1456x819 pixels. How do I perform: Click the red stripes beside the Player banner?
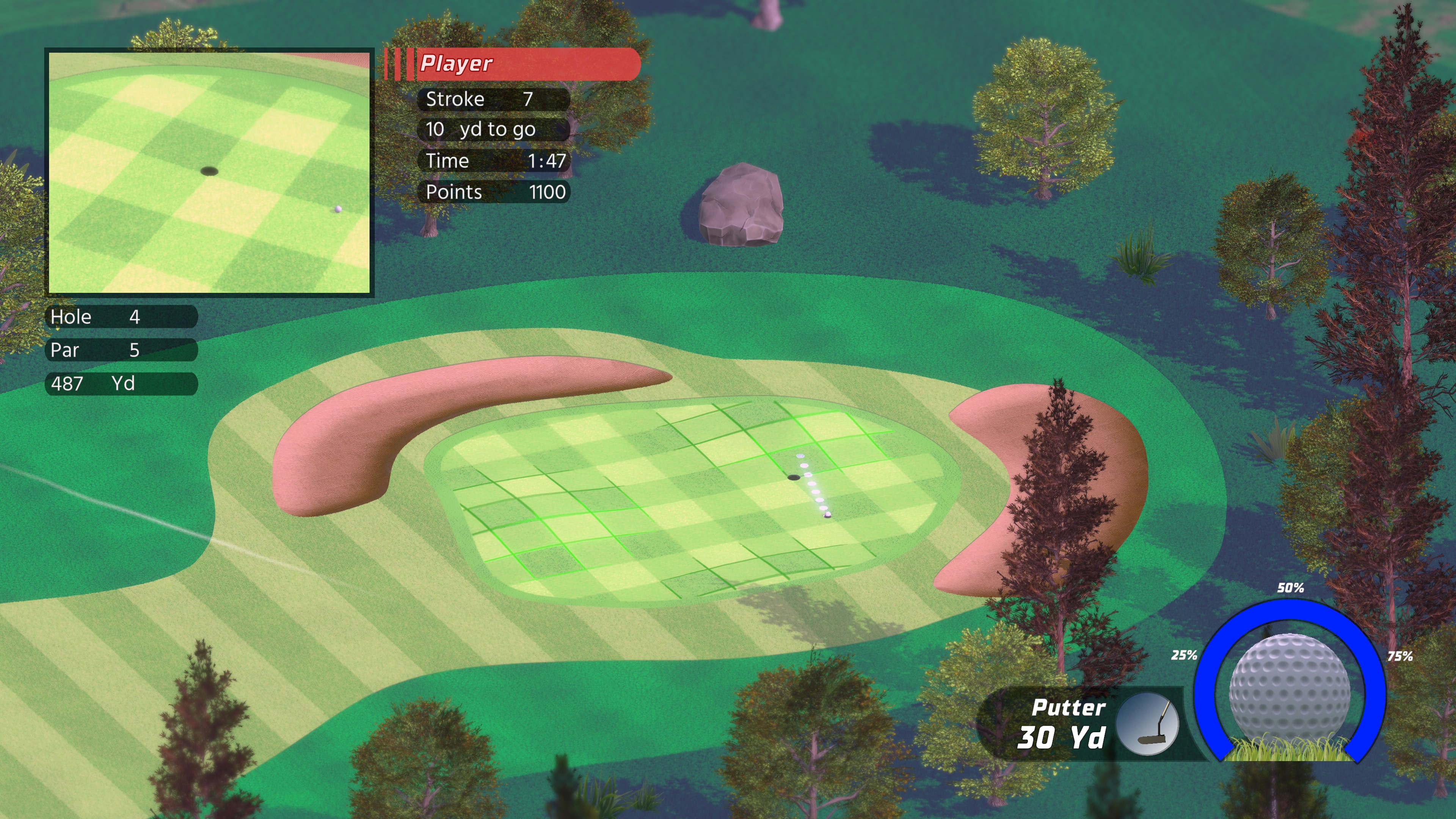tap(399, 64)
